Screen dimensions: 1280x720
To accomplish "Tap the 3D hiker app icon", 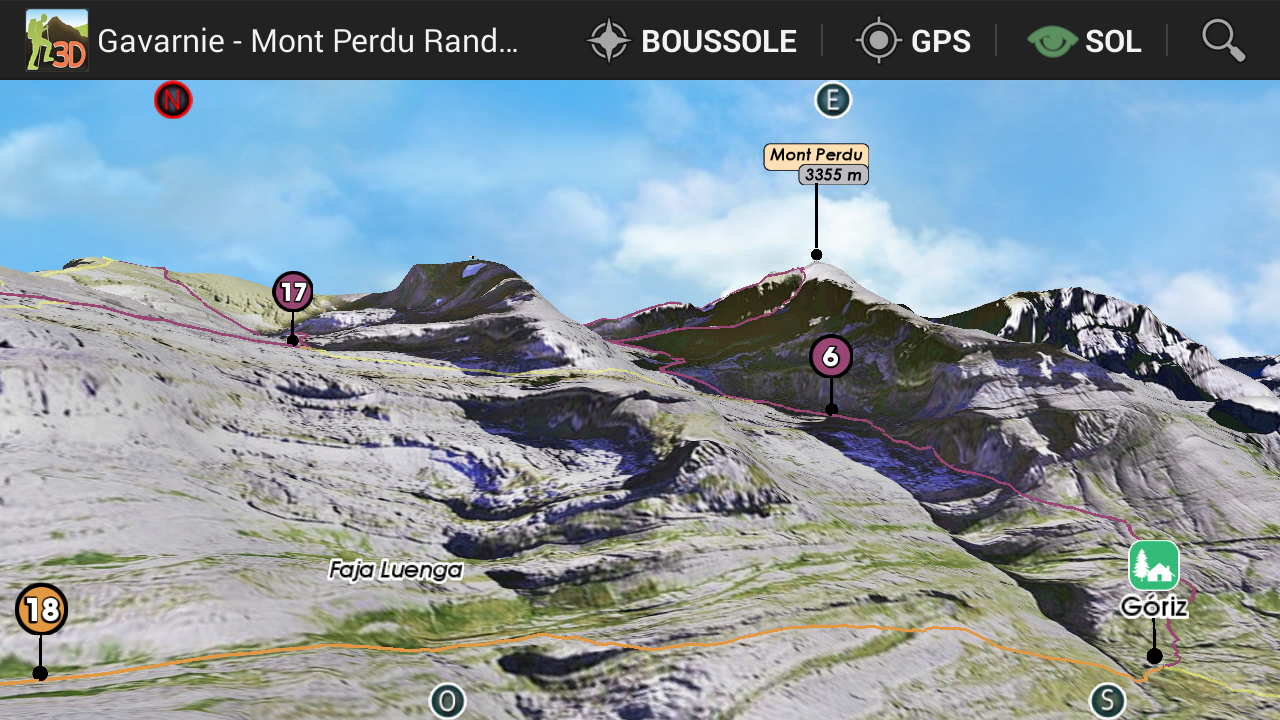I will [x=57, y=41].
